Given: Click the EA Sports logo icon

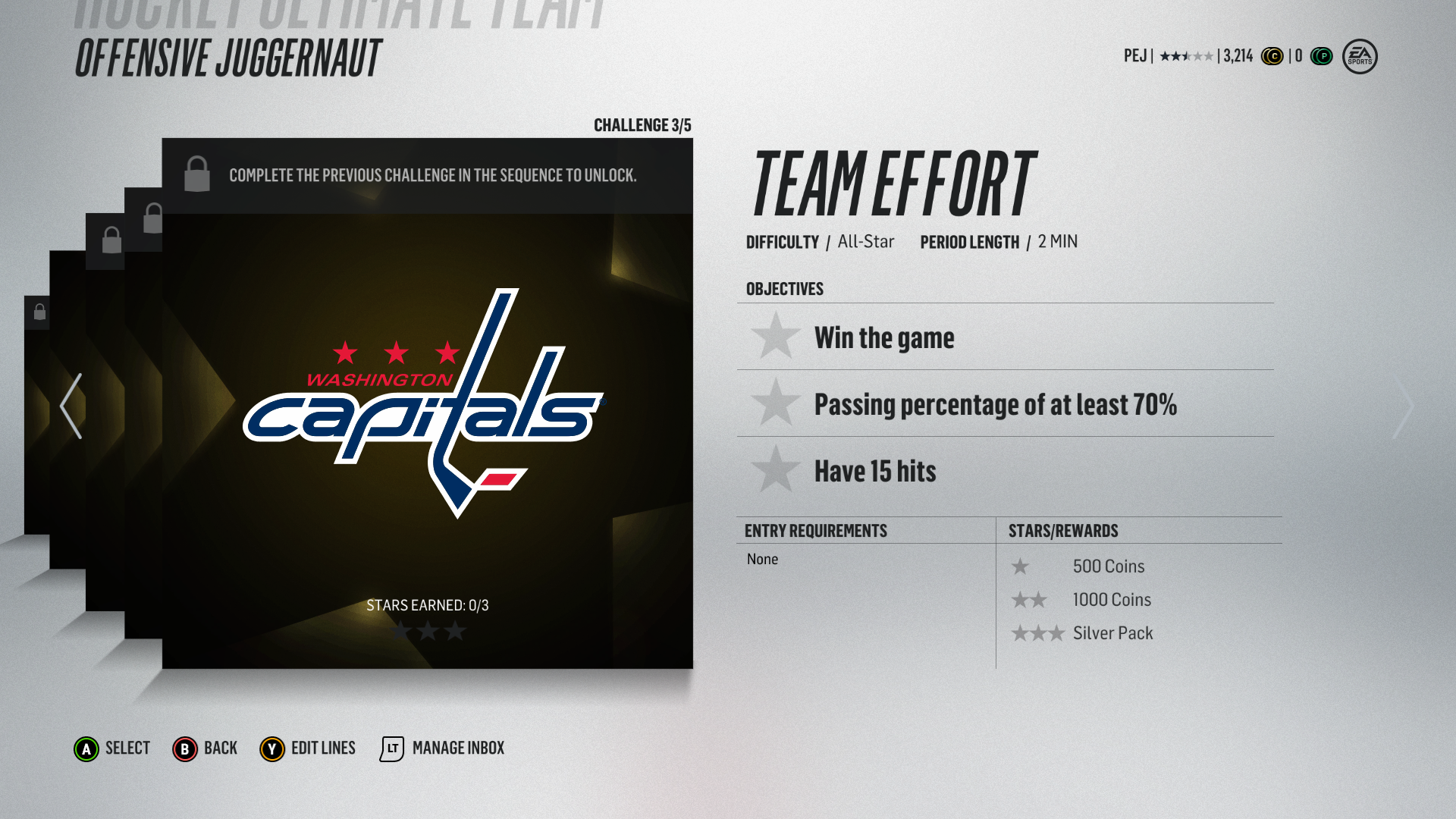Looking at the screenshot, I should pyautogui.click(x=1360, y=56).
